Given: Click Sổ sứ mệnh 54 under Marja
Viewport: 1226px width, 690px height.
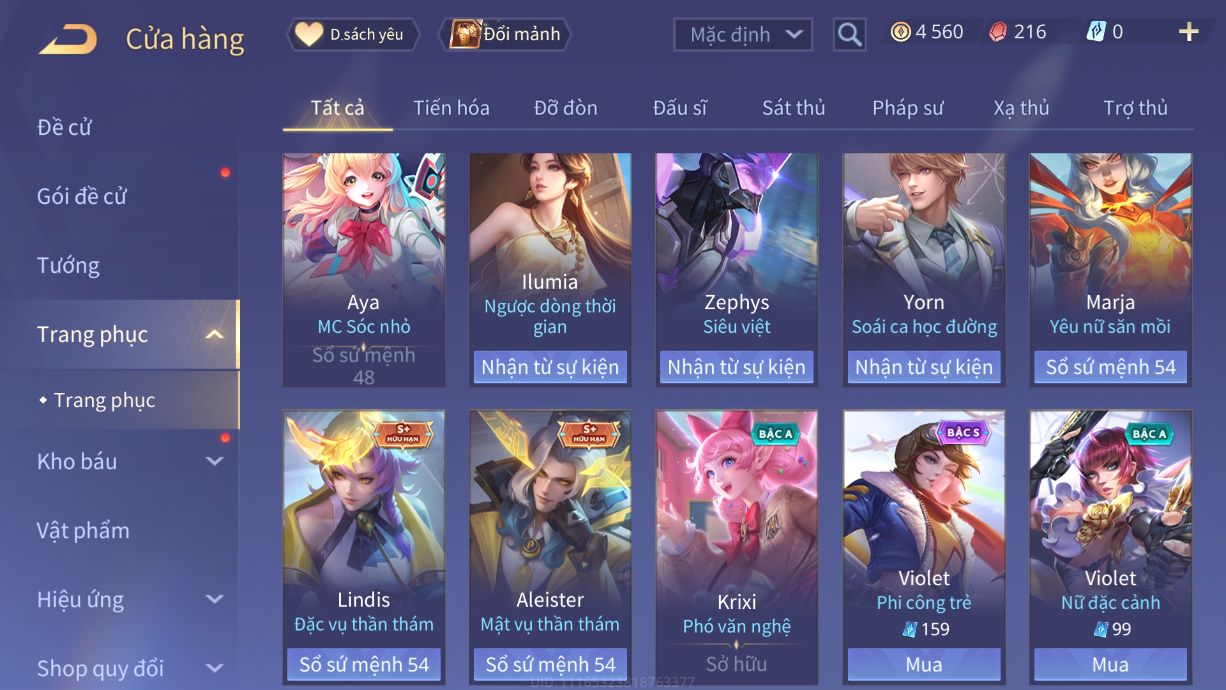Looking at the screenshot, I should 1110,367.
